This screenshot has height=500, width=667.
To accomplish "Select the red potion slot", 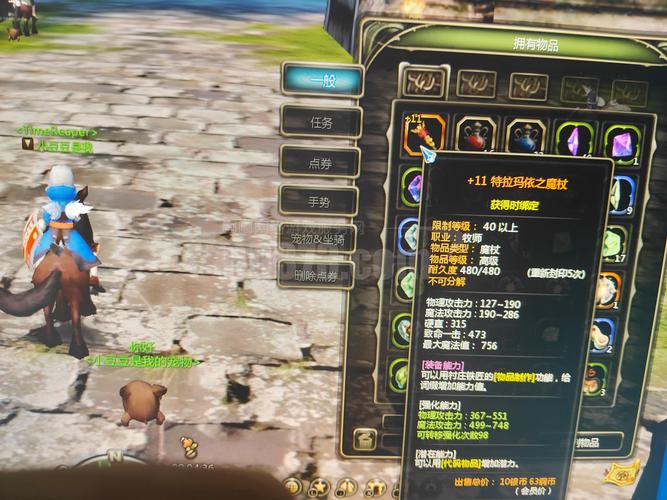I will [x=476, y=135].
